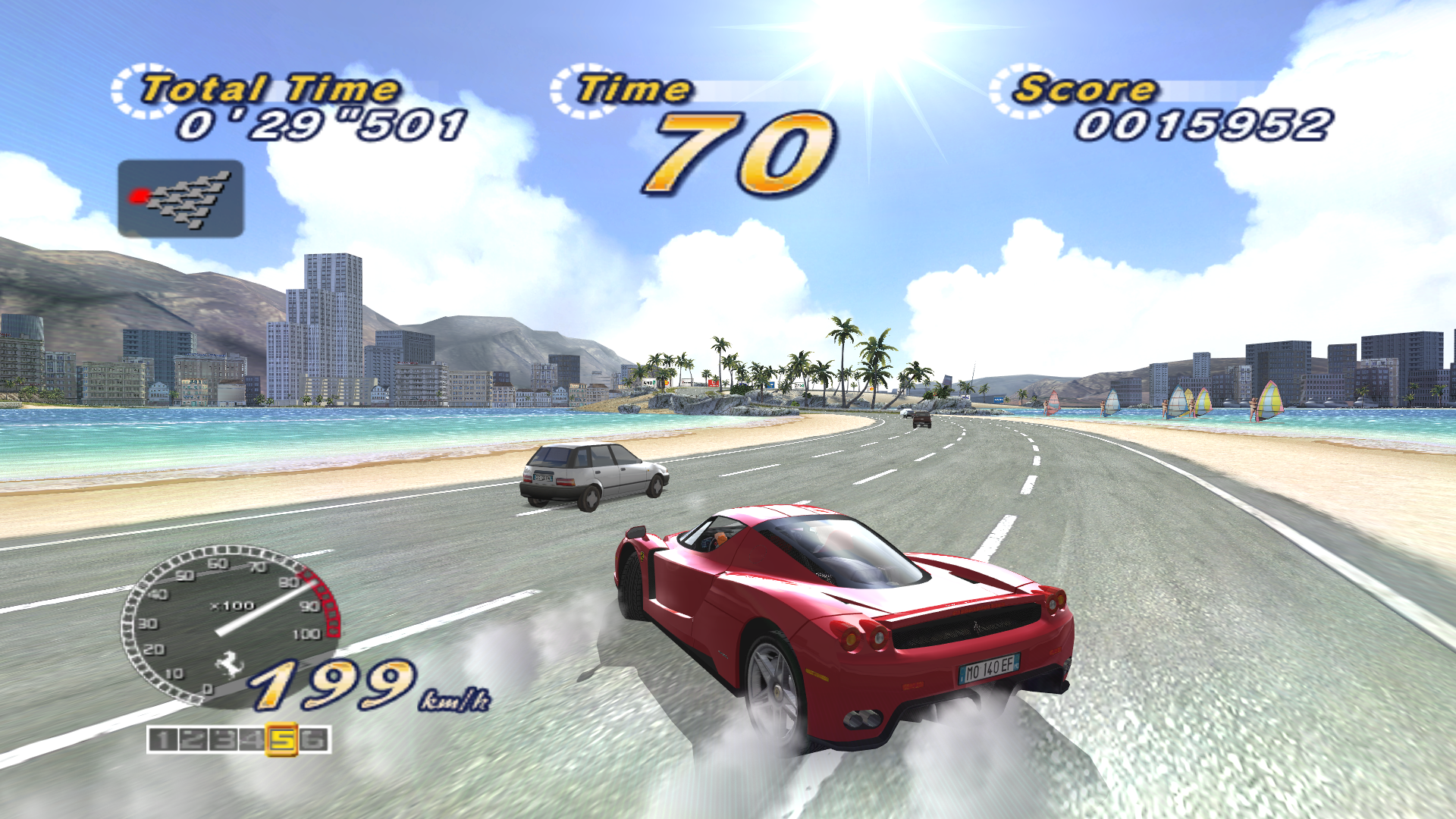Select the highlighted 5th gear box
This screenshot has height=819, width=1456.
tap(282, 739)
